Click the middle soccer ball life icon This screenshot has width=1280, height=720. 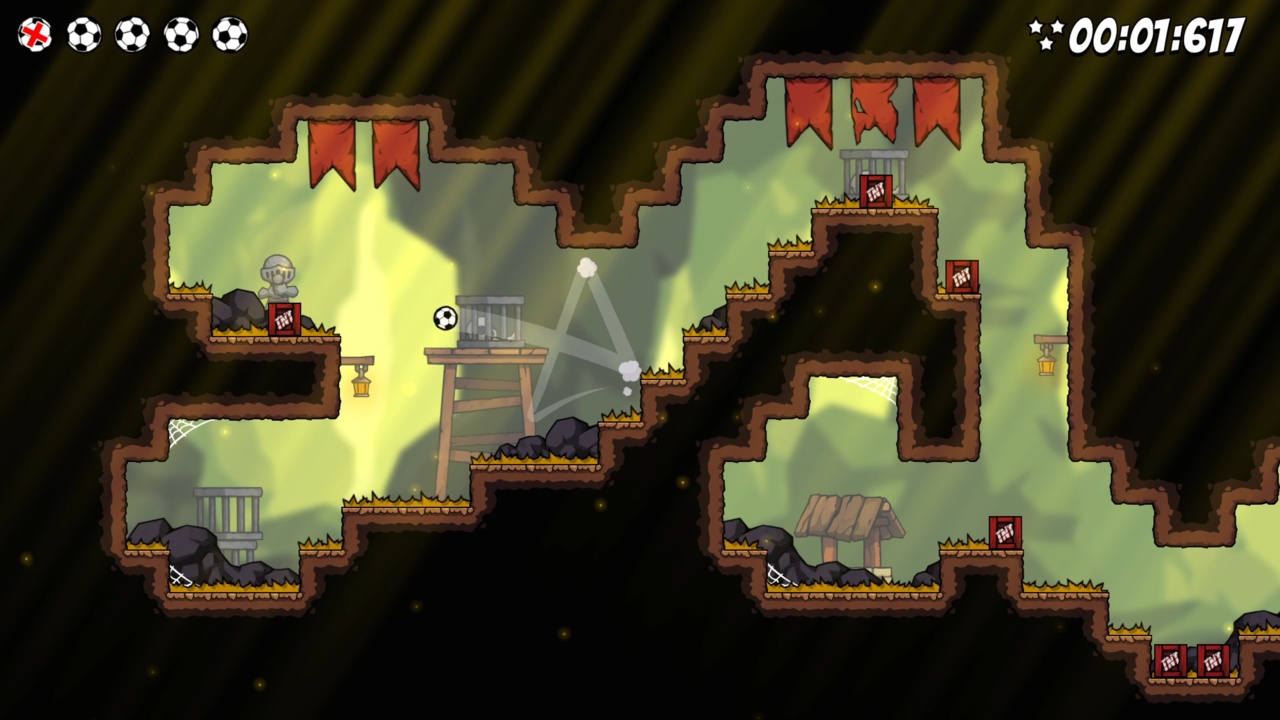point(133,35)
